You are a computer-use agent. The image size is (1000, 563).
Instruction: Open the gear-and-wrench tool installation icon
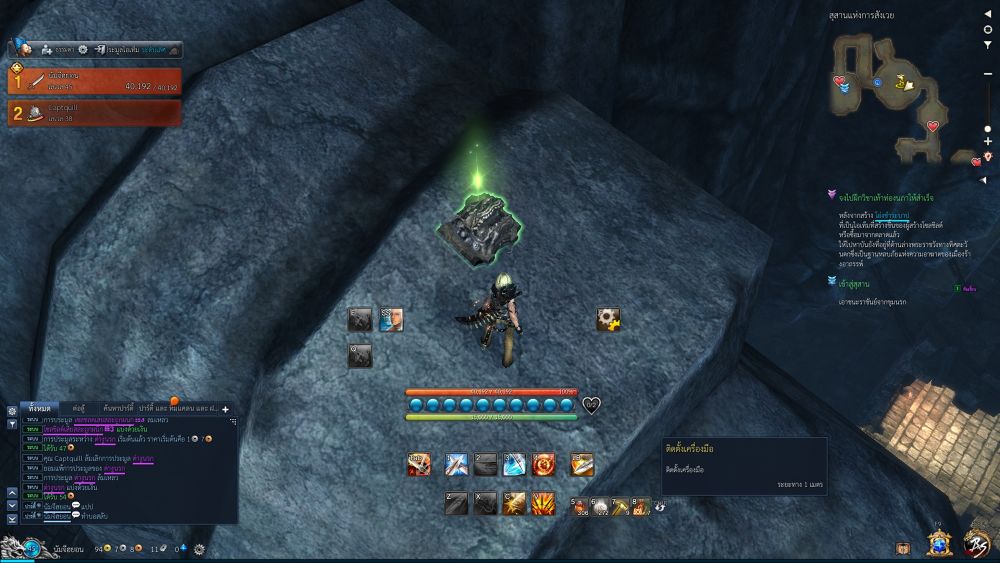point(608,320)
